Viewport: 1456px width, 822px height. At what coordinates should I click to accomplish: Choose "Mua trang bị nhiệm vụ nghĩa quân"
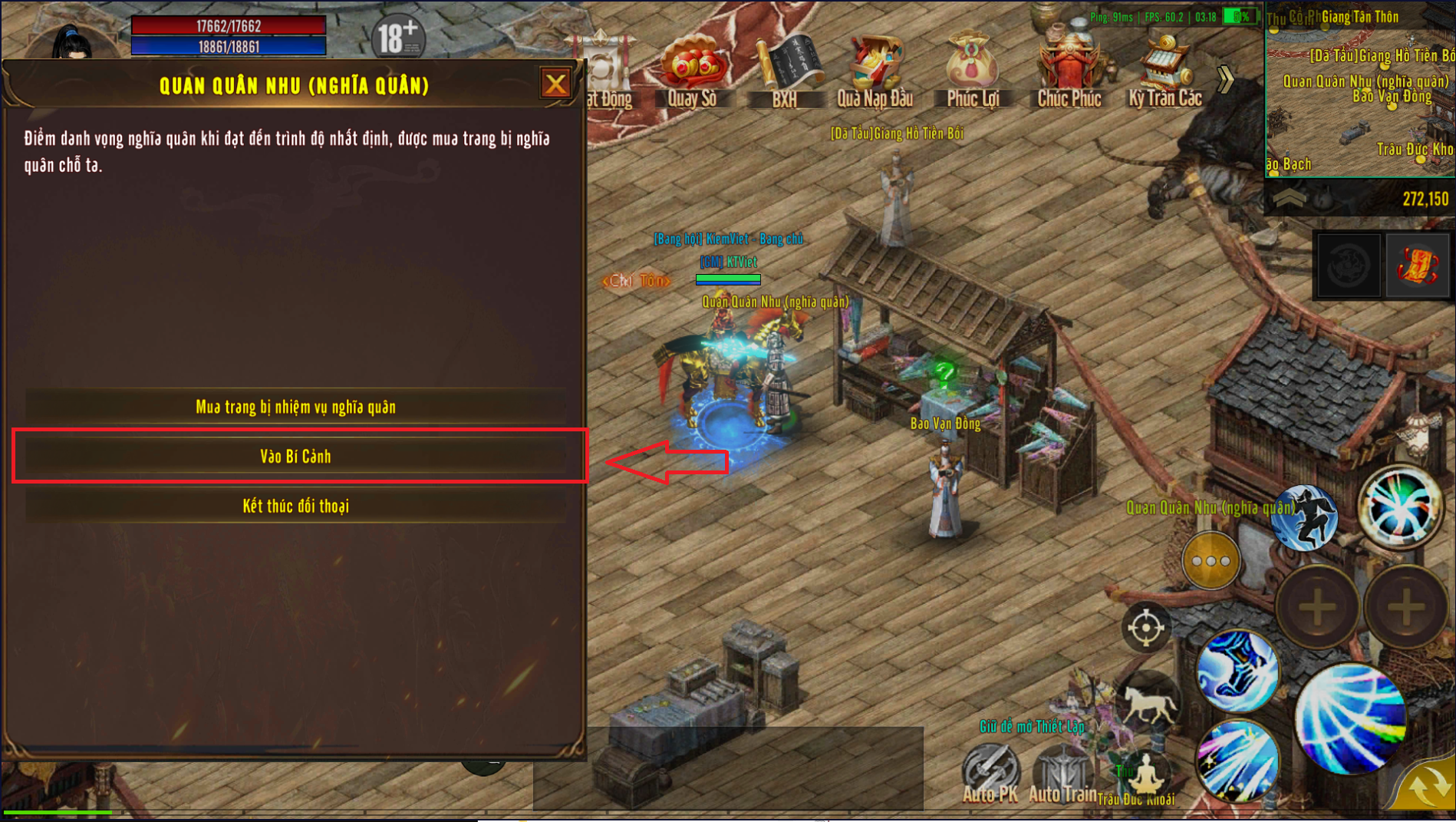295,407
